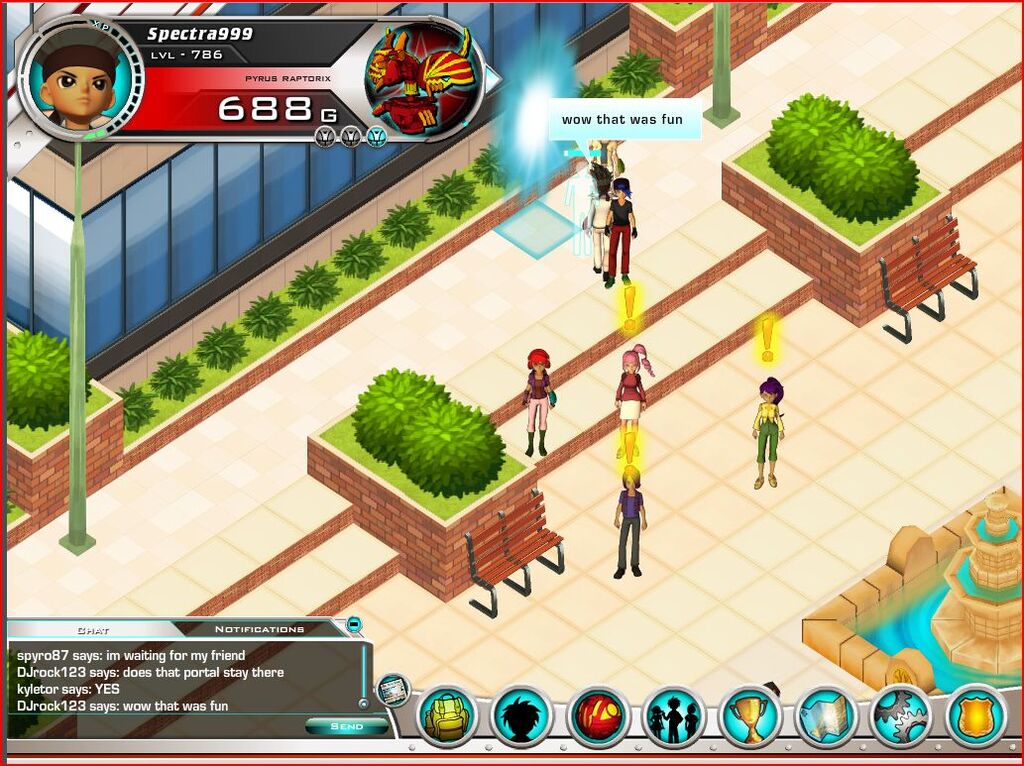Screen dimensions: 1024x766
Task: Open the folded map icon
Action: (825, 716)
